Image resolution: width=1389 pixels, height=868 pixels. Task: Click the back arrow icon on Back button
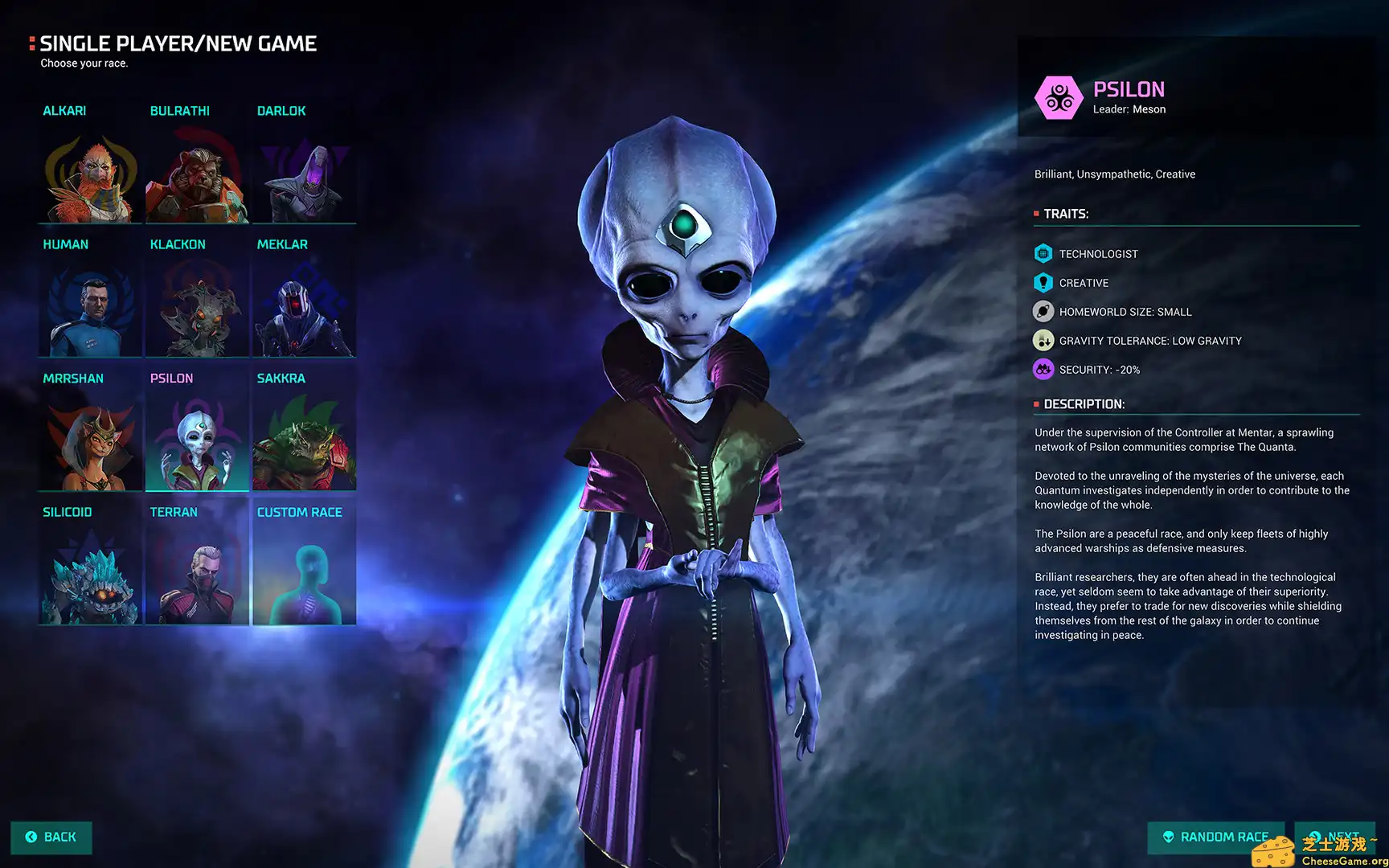point(30,837)
